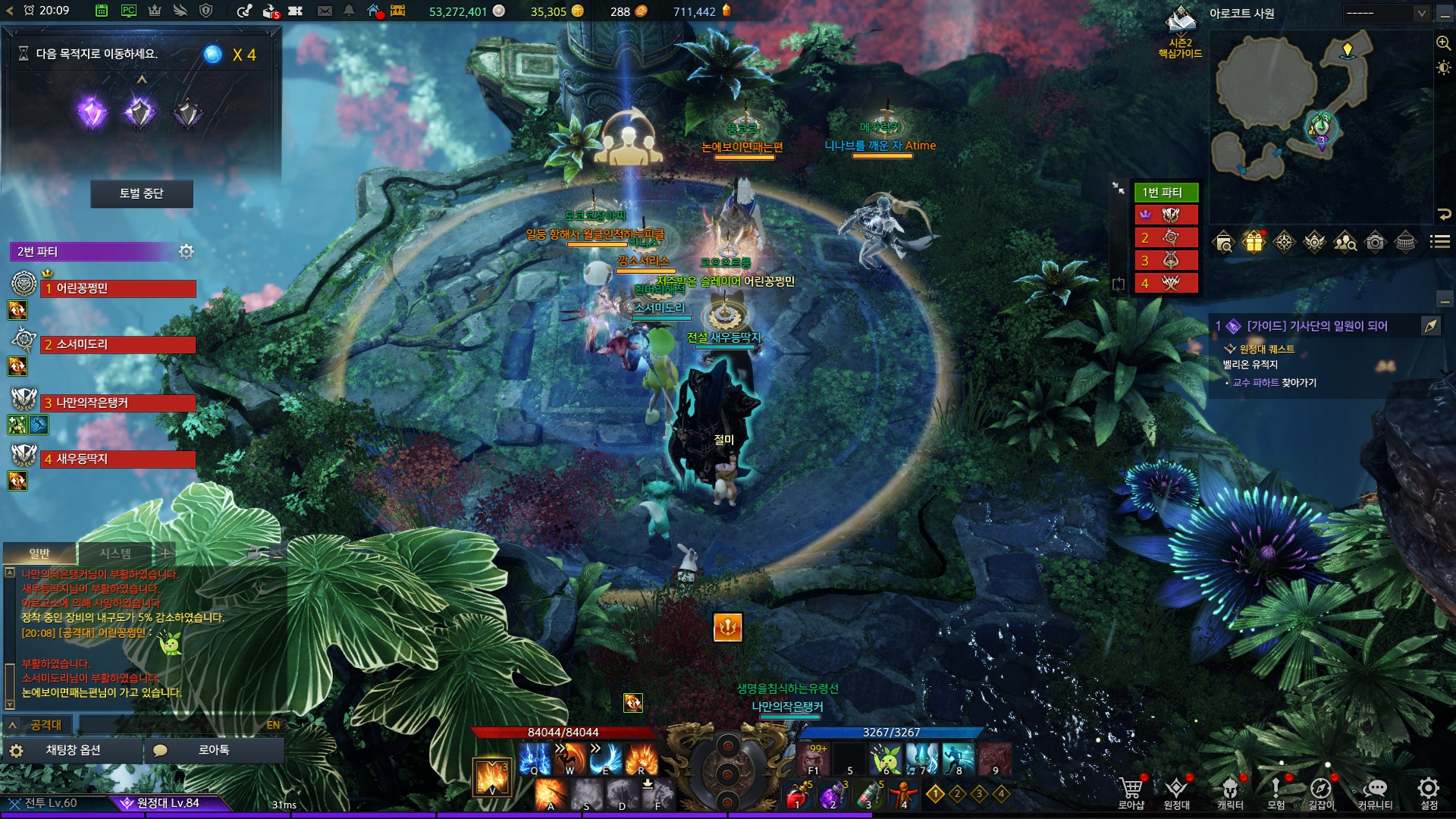Select party member 새우등딱지

pos(118,459)
